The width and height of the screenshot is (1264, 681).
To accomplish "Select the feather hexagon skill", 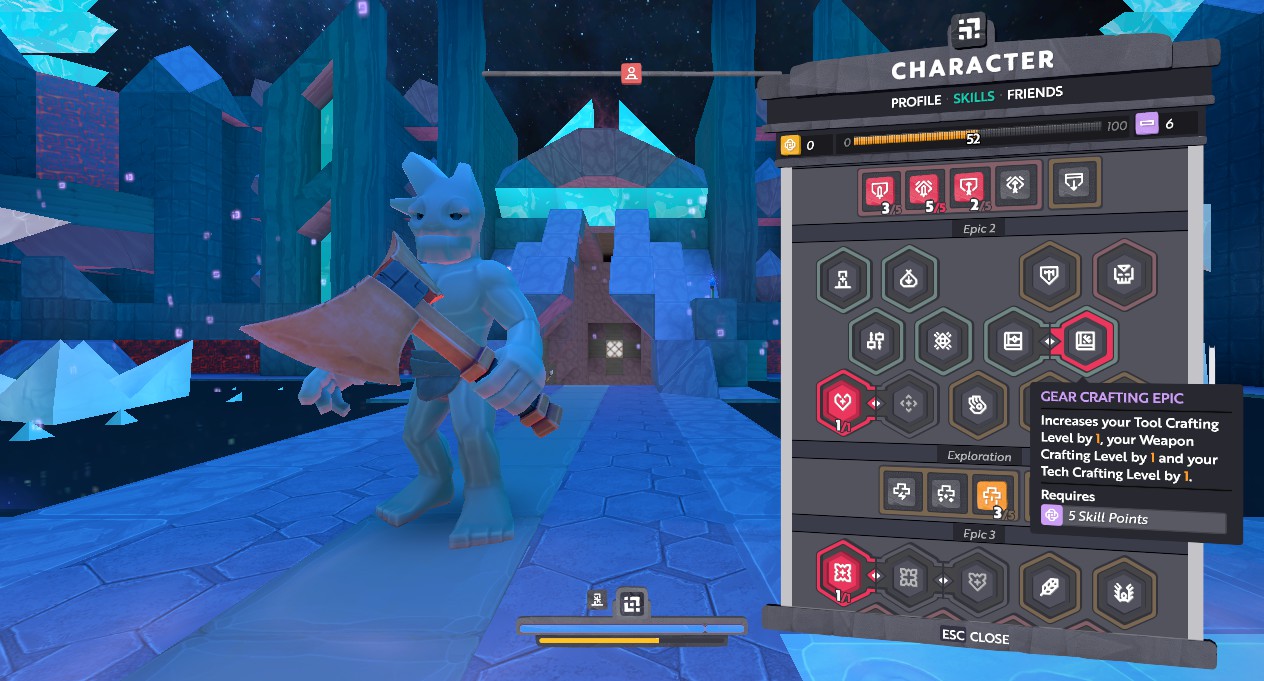I will [1050, 587].
